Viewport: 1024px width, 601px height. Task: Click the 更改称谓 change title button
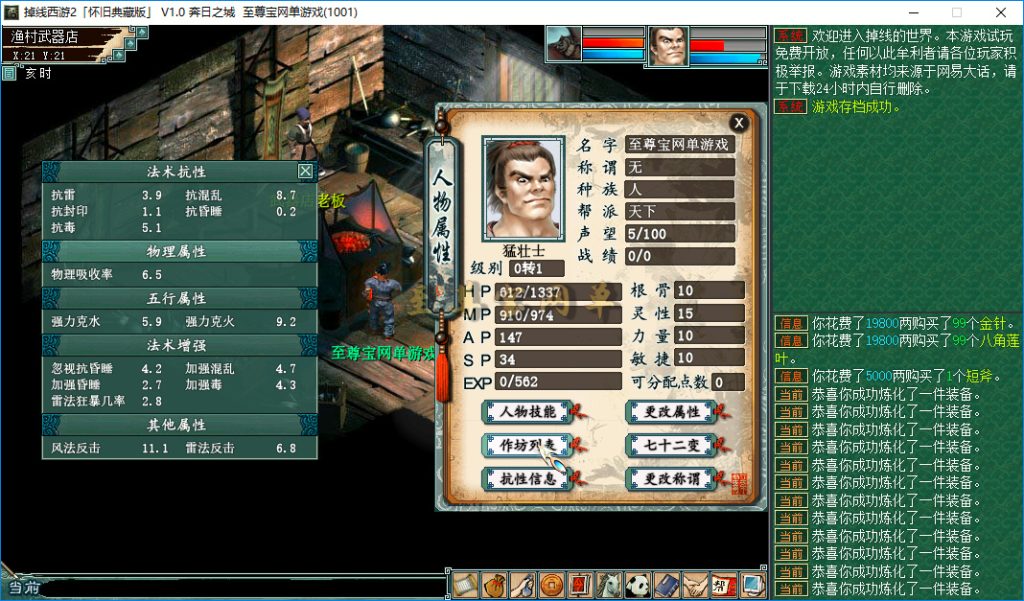click(670, 479)
